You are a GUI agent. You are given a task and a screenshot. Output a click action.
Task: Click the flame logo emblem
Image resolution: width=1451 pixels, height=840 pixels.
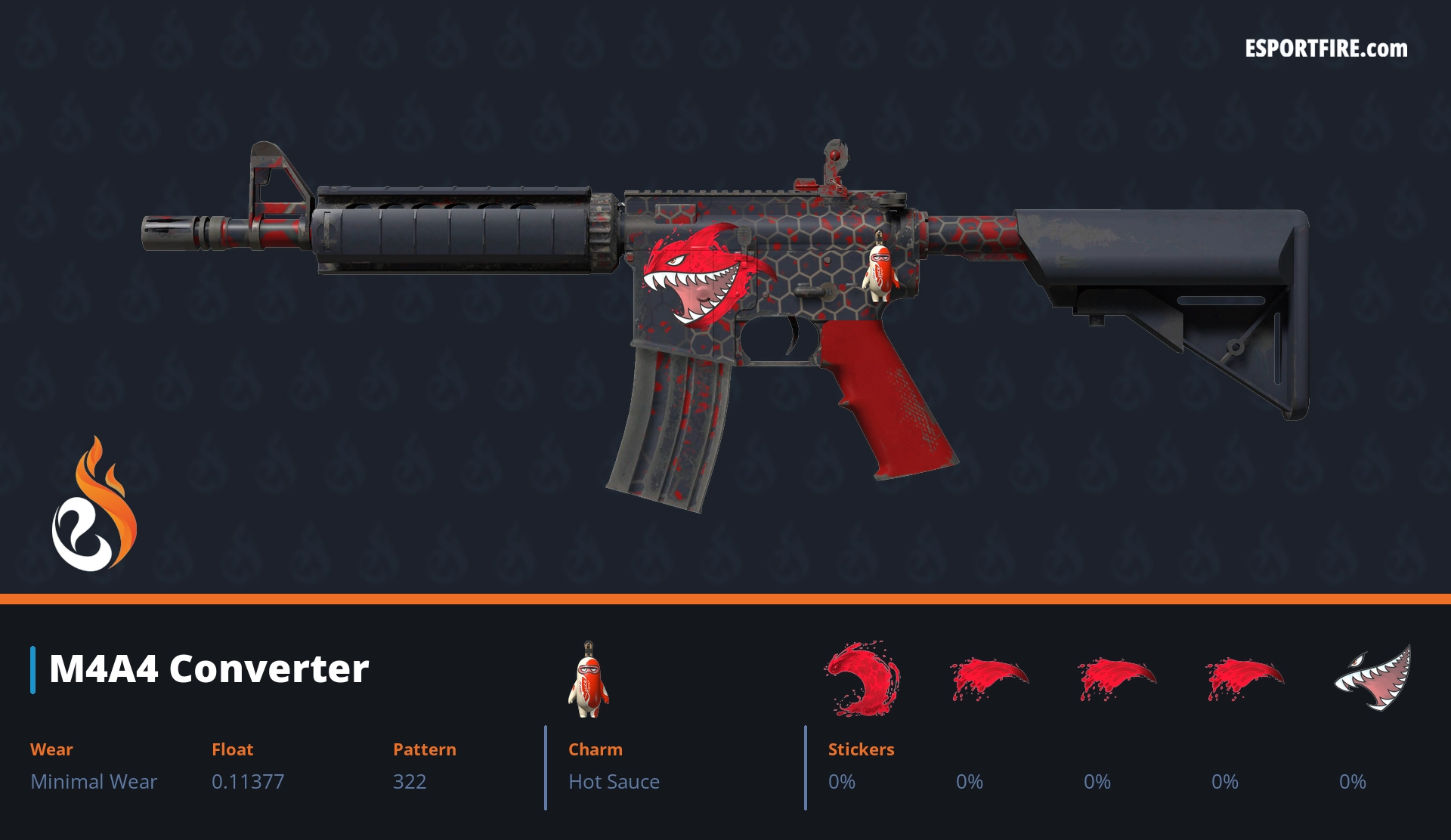pyautogui.click(x=94, y=505)
